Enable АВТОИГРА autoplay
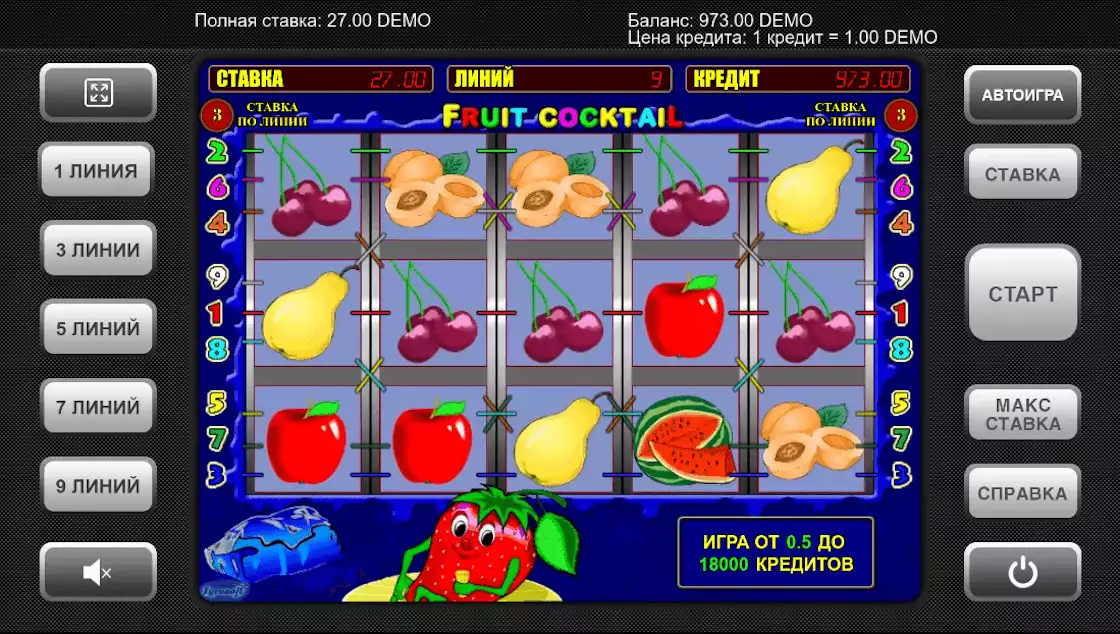 click(1022, 96)
